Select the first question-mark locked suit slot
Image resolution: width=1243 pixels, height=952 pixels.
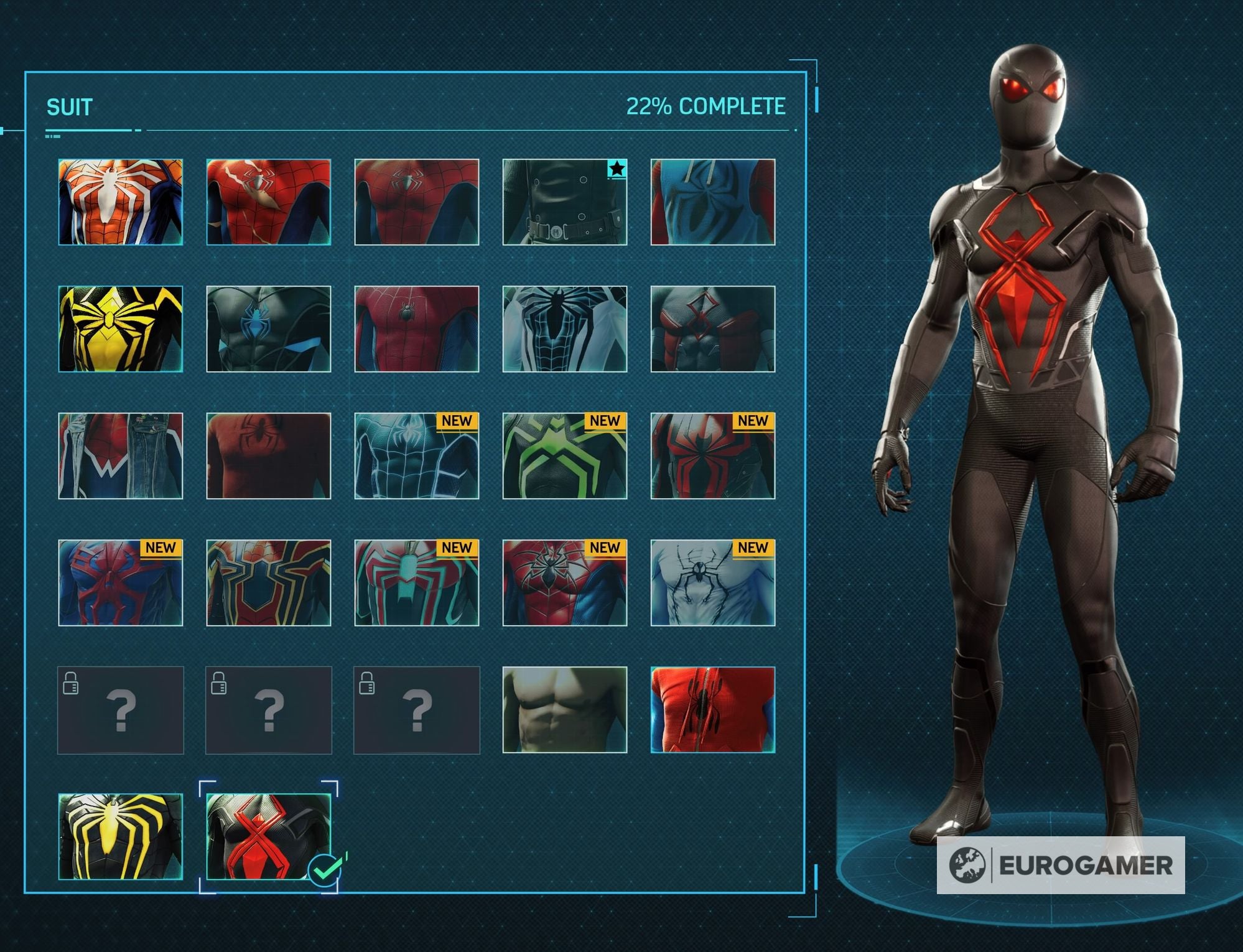pos(120,709)
